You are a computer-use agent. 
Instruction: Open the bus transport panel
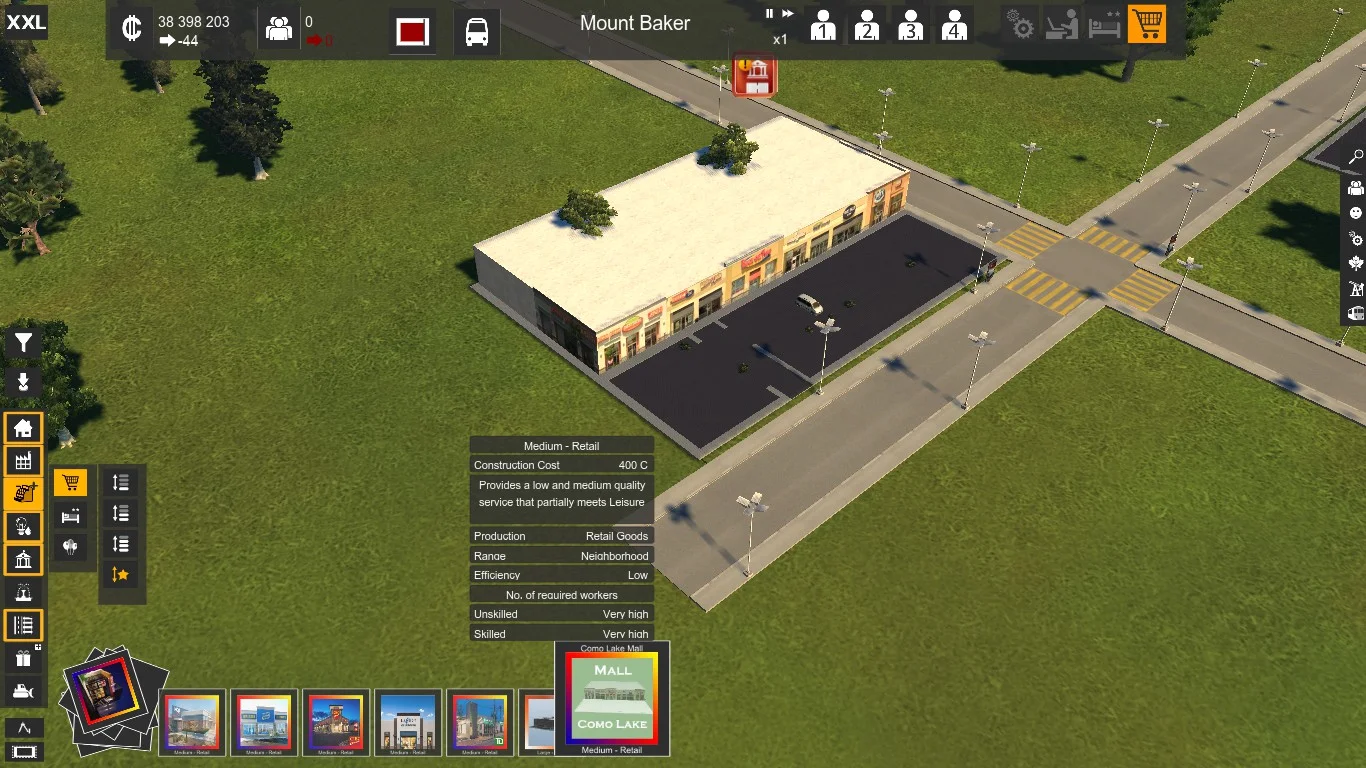477,32
